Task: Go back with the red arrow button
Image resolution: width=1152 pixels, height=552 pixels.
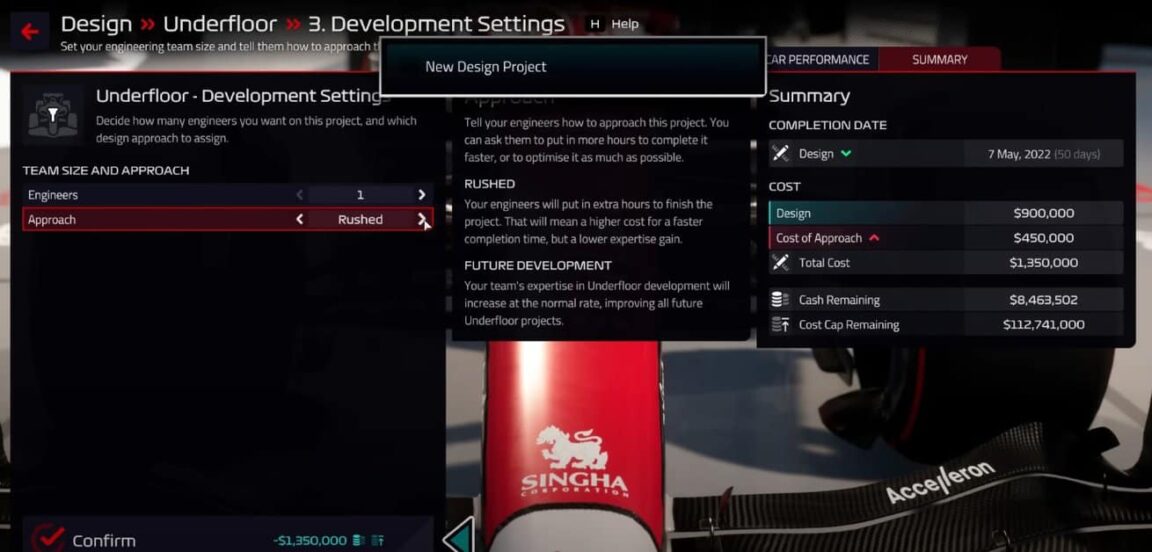Action: 29,32
